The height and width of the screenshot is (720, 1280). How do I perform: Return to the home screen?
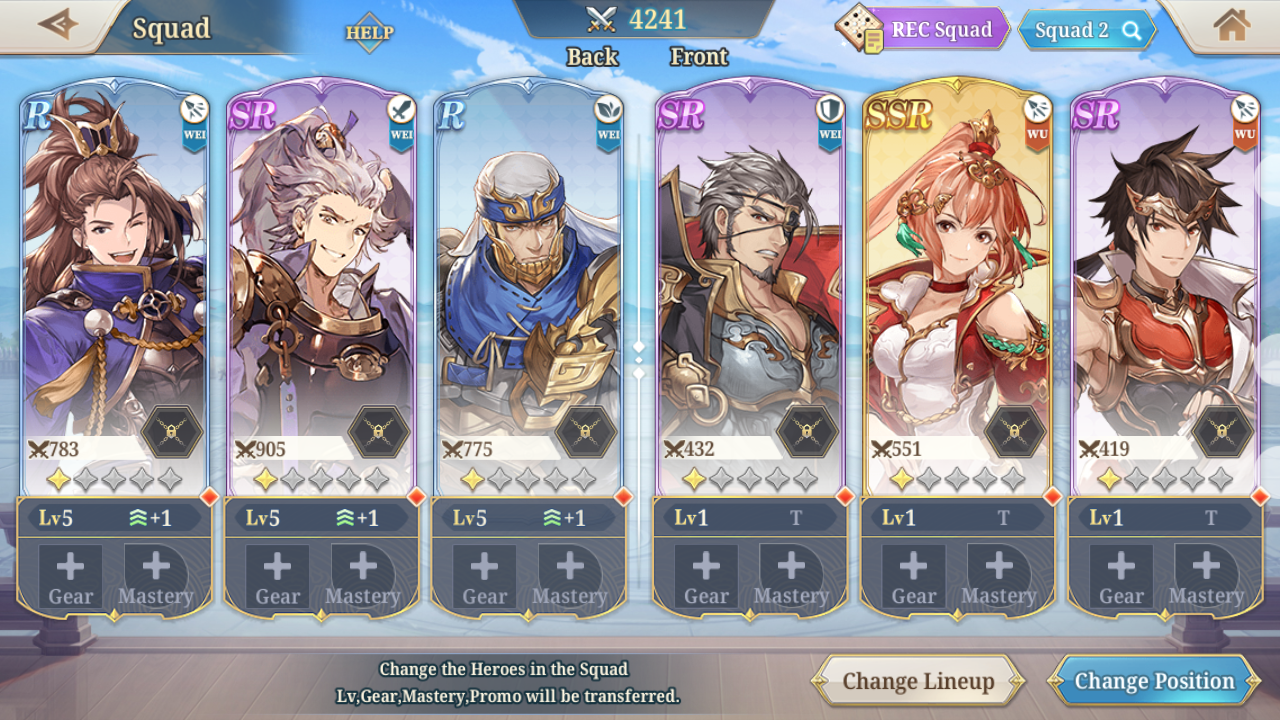1231,25
